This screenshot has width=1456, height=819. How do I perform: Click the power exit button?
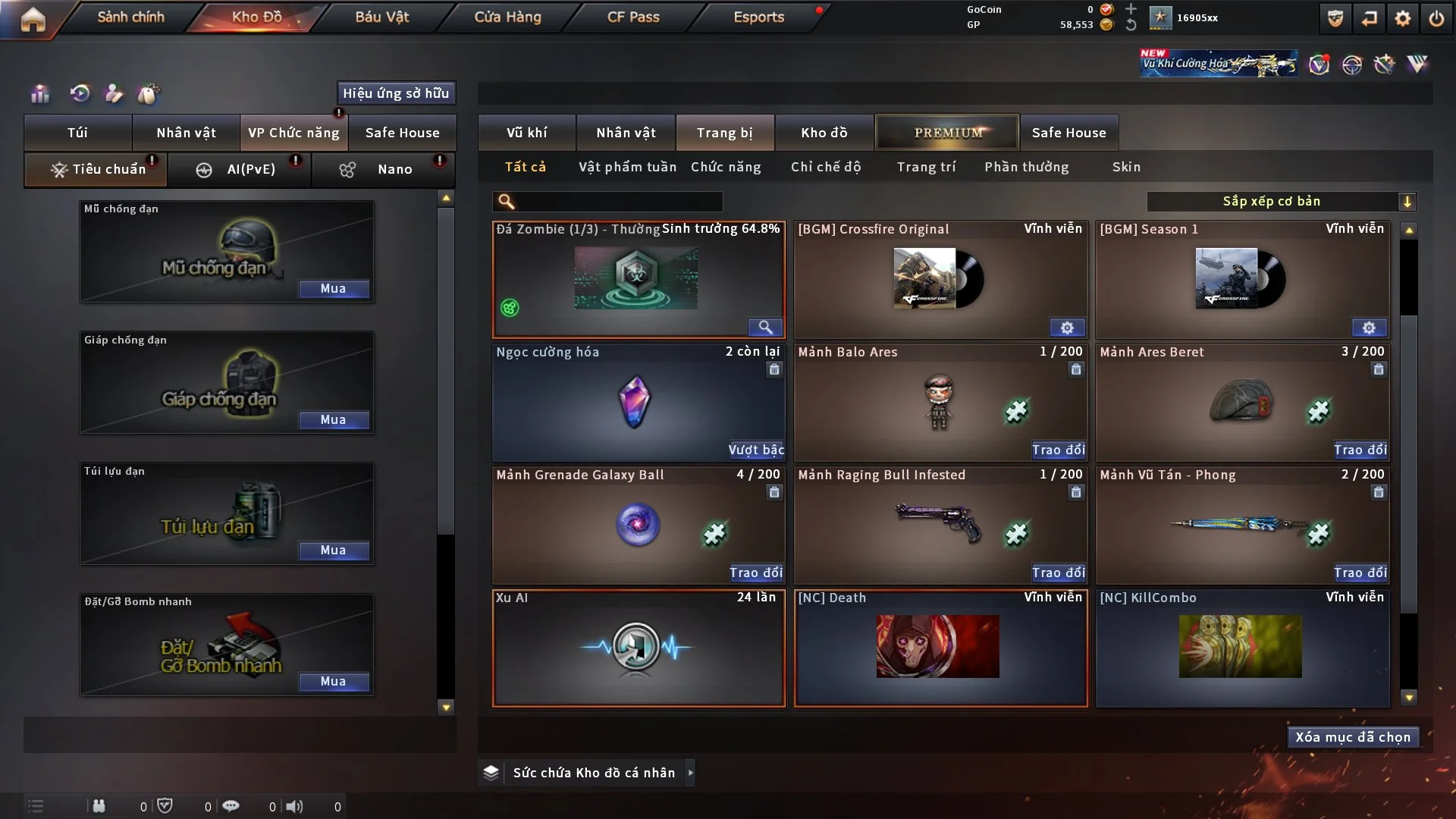point(1436,18)
